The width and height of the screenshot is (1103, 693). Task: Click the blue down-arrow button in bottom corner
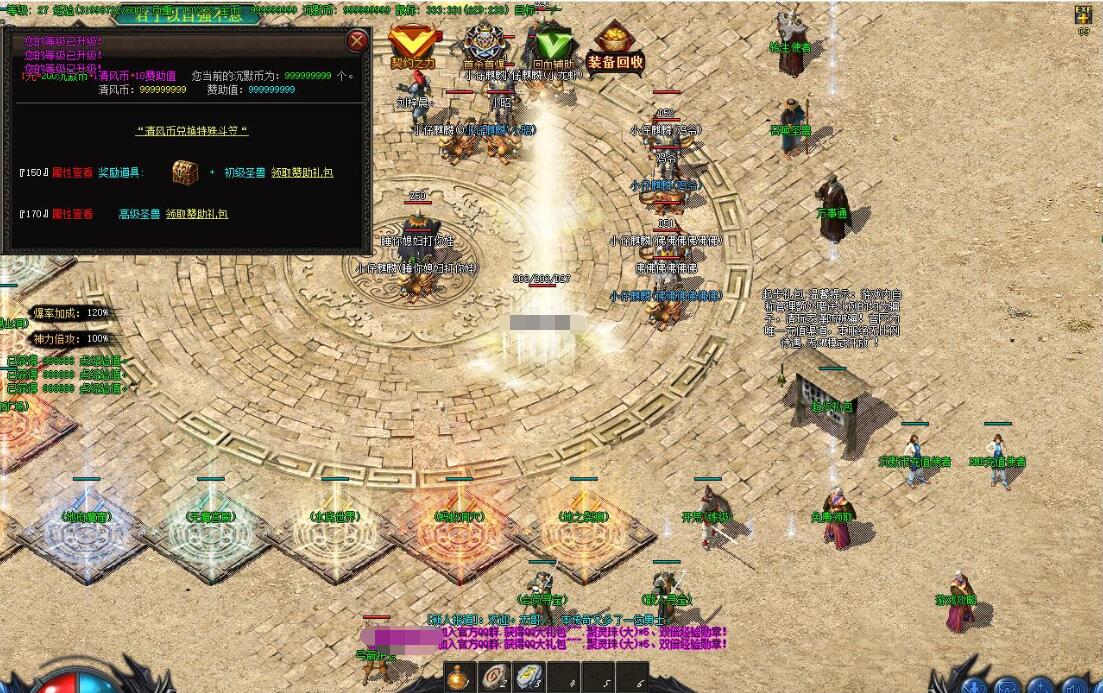(x=975, y=685)
